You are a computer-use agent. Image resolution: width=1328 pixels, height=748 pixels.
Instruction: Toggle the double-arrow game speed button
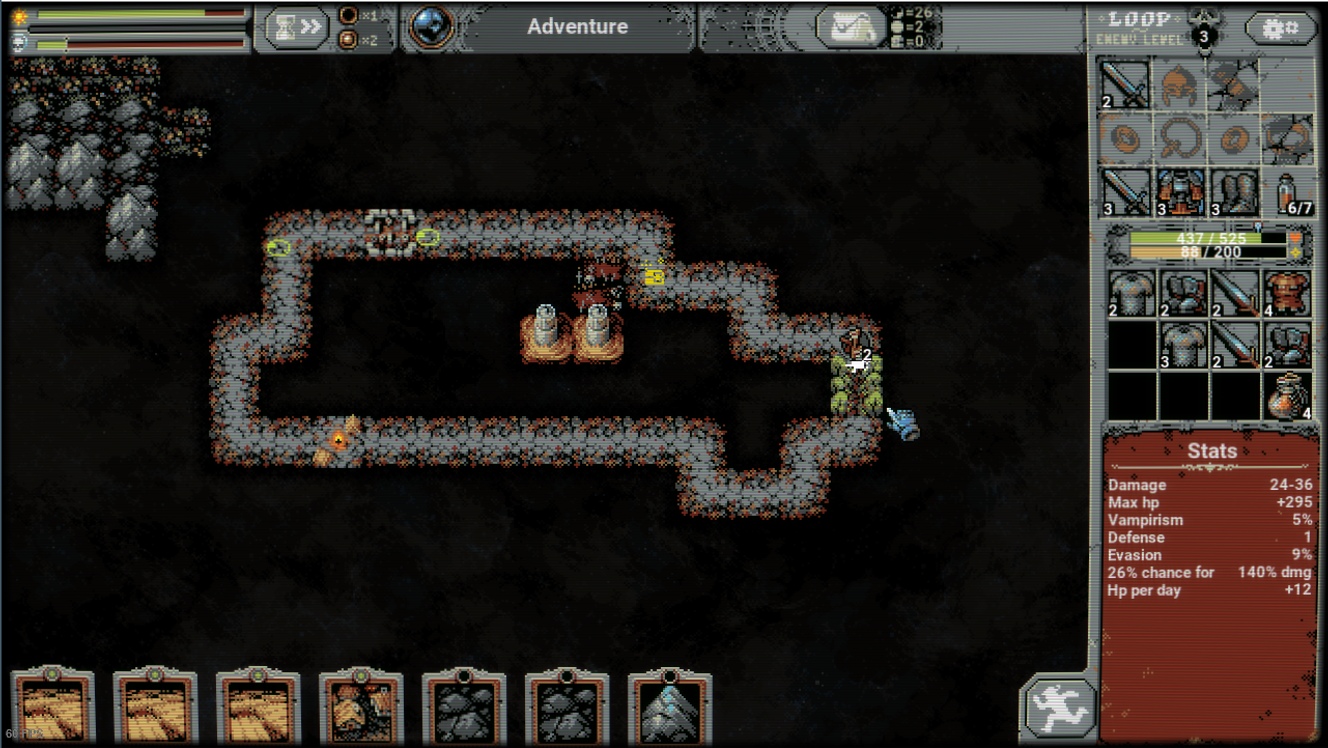296,27
